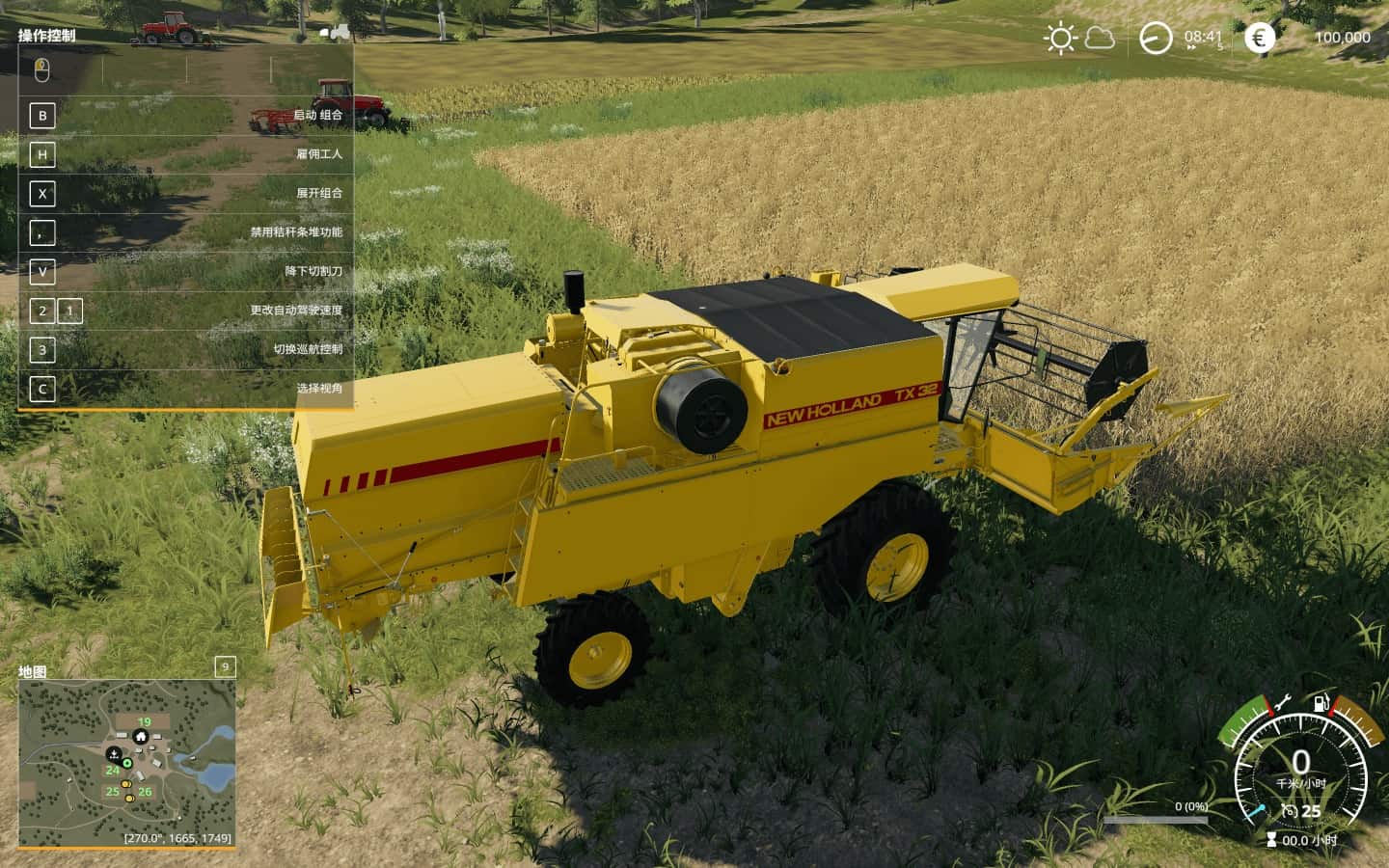
Task: Select field 19 marker on the minimap
Action: pyautogui.click(x=144, y=721)
